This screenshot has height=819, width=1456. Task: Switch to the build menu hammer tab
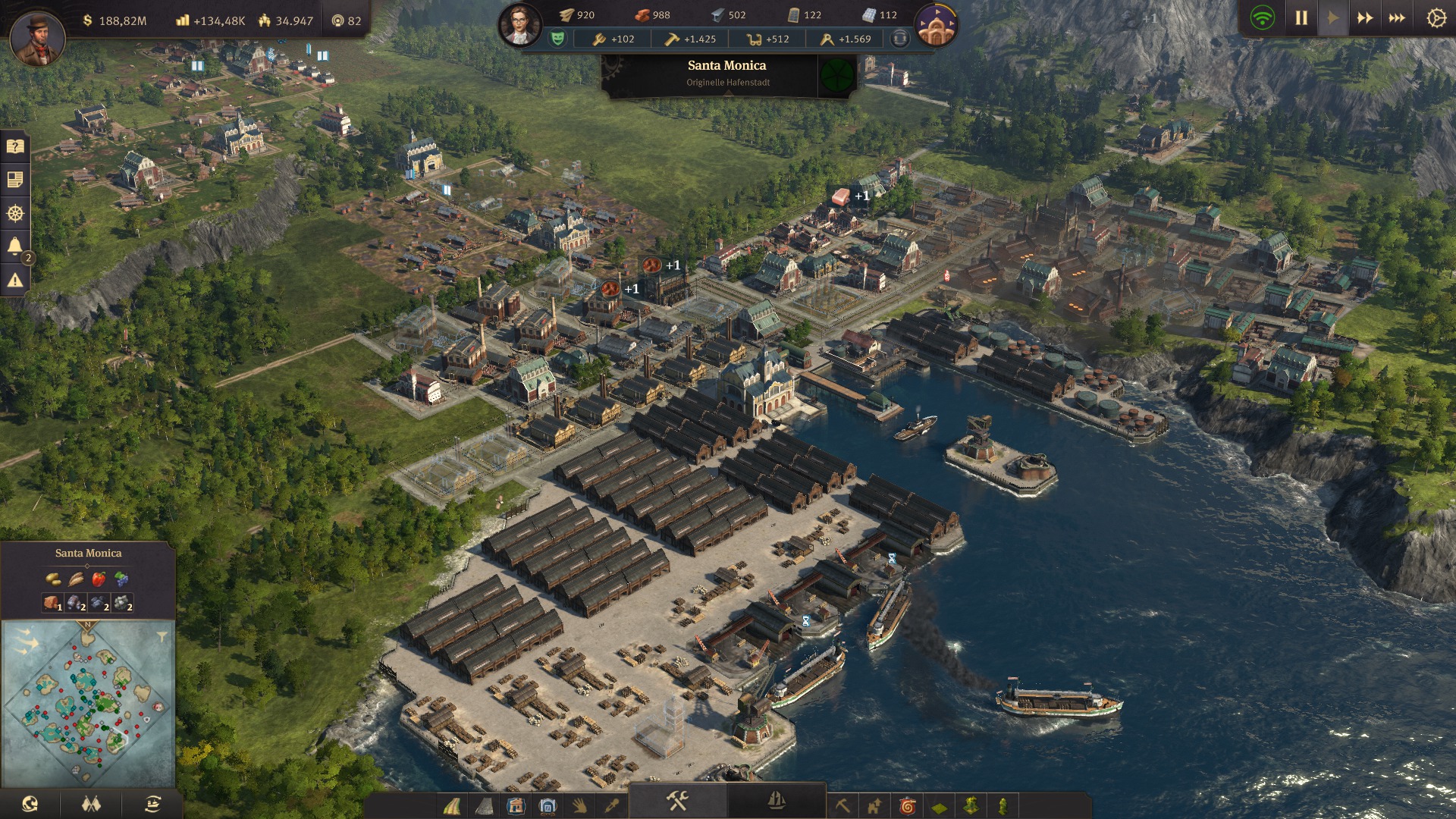tap(677, 801)
